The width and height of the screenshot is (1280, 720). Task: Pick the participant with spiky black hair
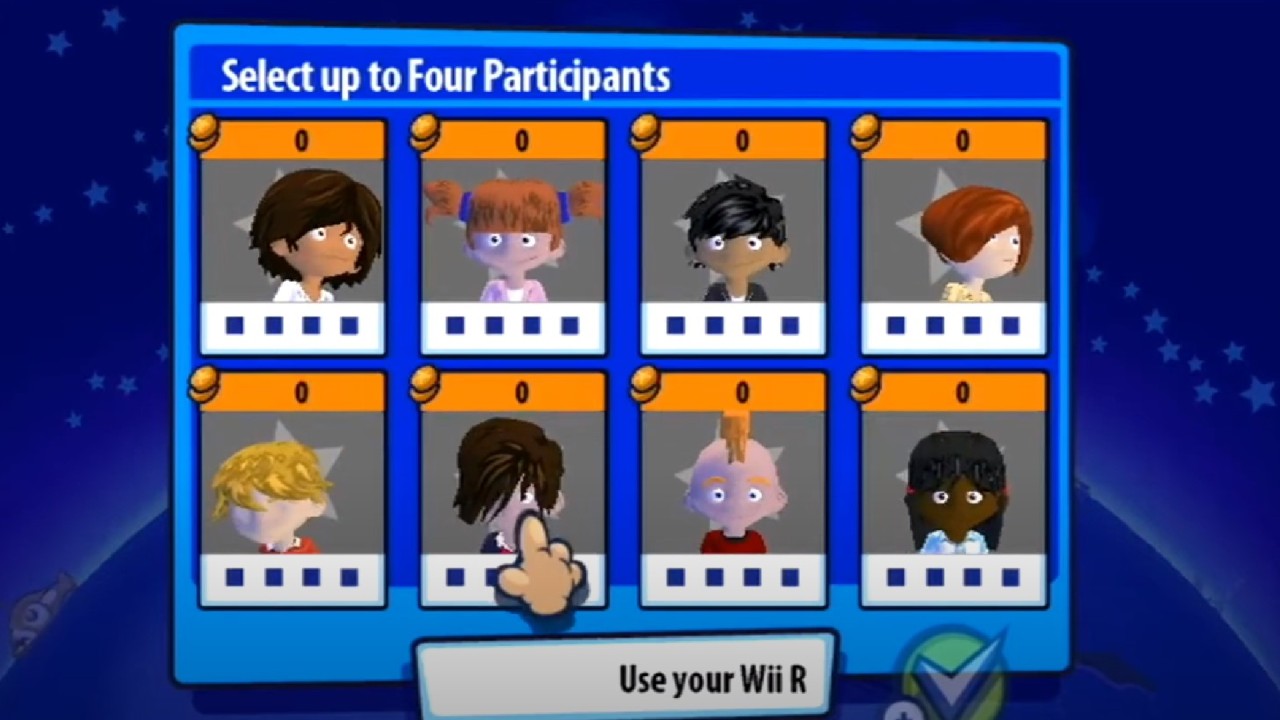coord(733,236)
